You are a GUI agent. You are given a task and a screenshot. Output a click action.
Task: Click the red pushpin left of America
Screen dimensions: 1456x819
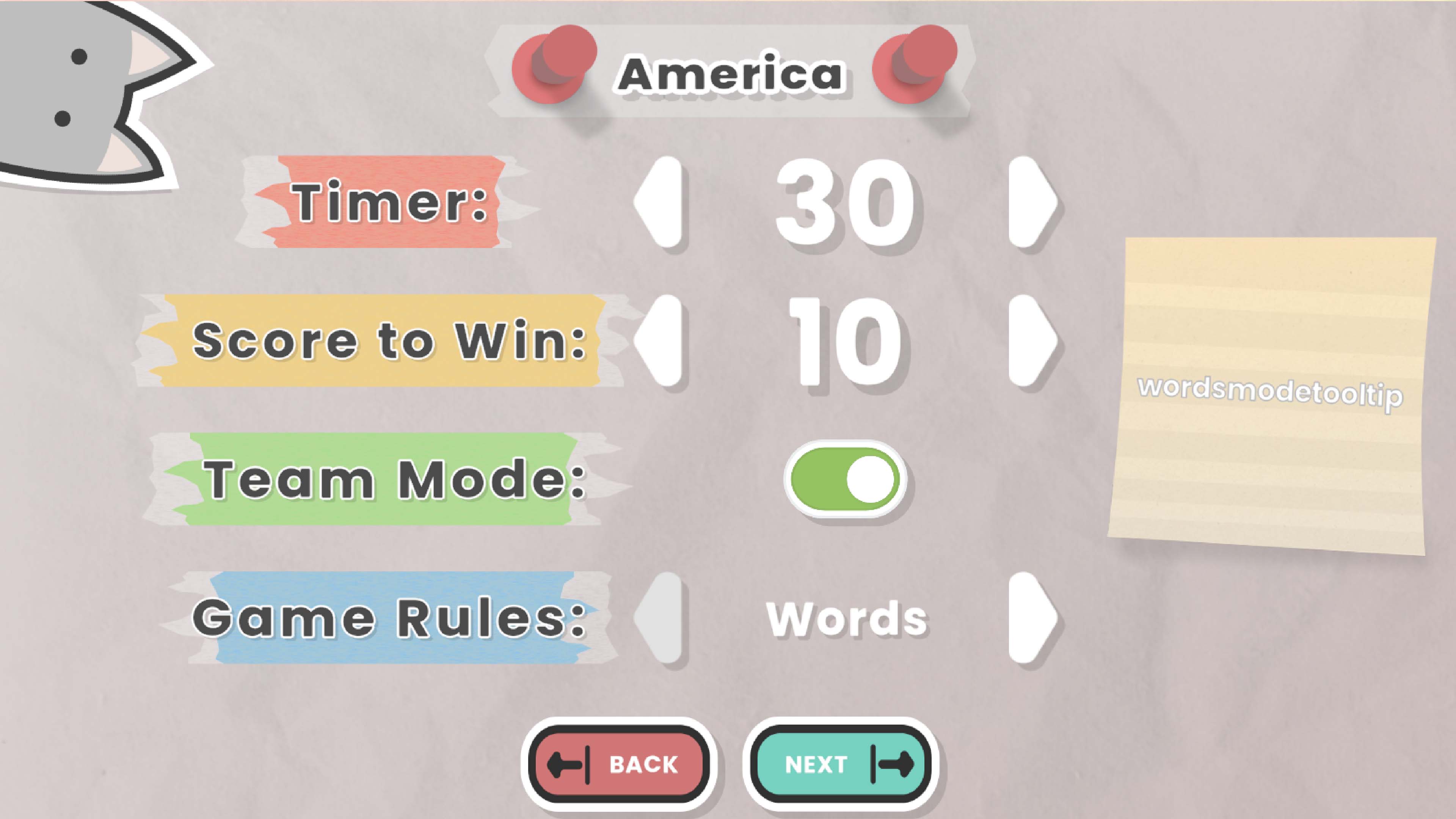click(x=557, y=68)
